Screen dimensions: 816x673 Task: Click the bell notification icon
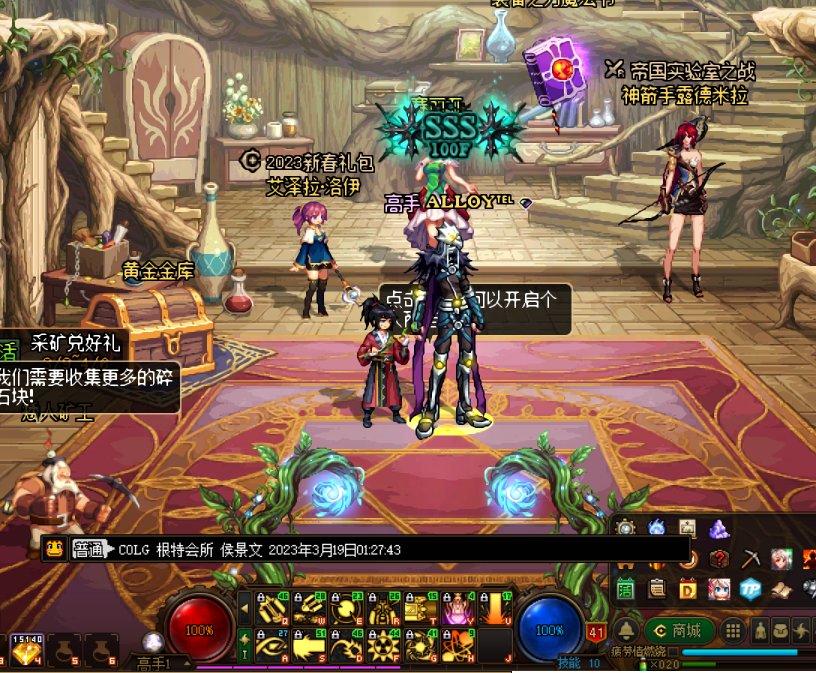click(626, 631)
